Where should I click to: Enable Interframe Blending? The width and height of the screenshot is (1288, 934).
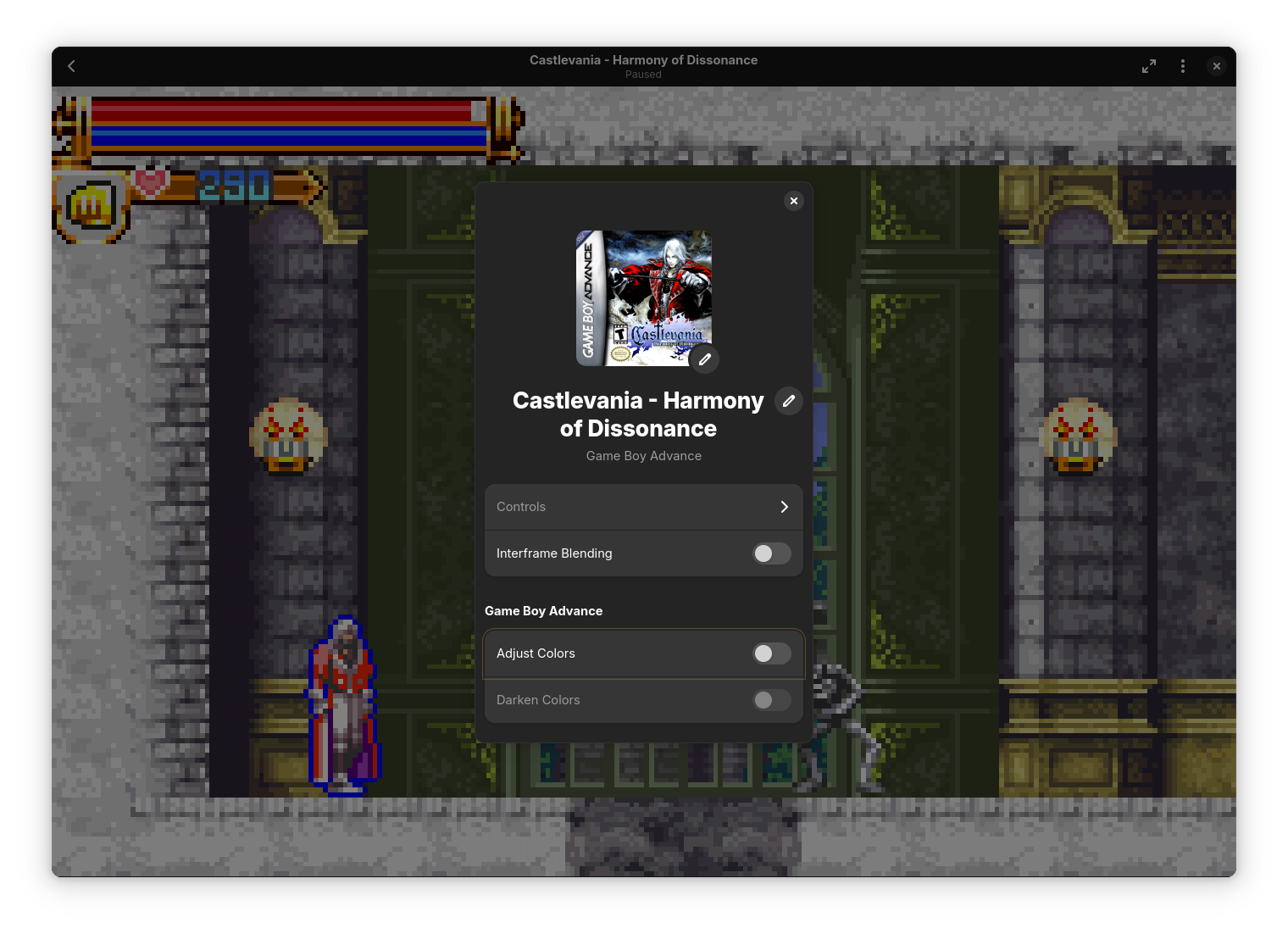pos(771,553)
